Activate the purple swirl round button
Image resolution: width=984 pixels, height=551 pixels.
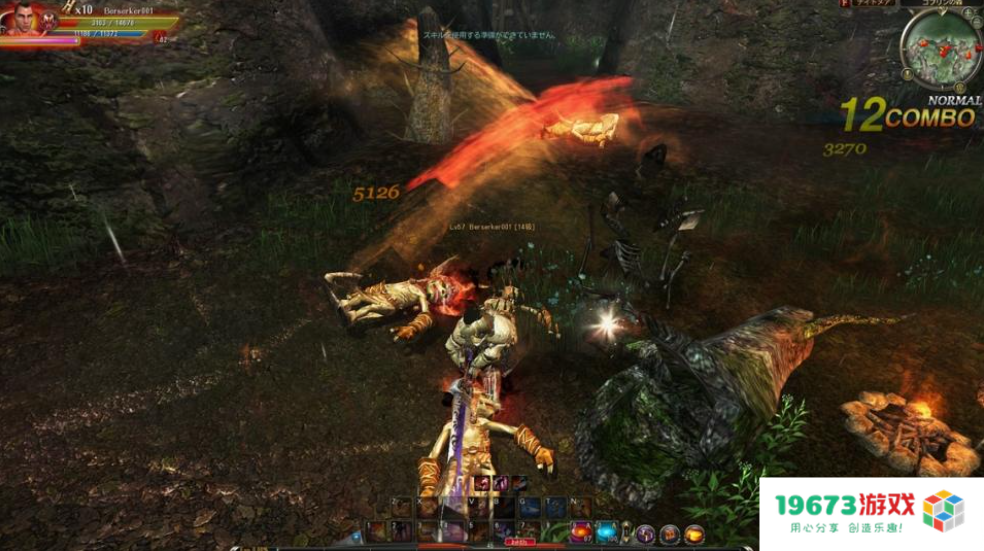pos(646,534)
